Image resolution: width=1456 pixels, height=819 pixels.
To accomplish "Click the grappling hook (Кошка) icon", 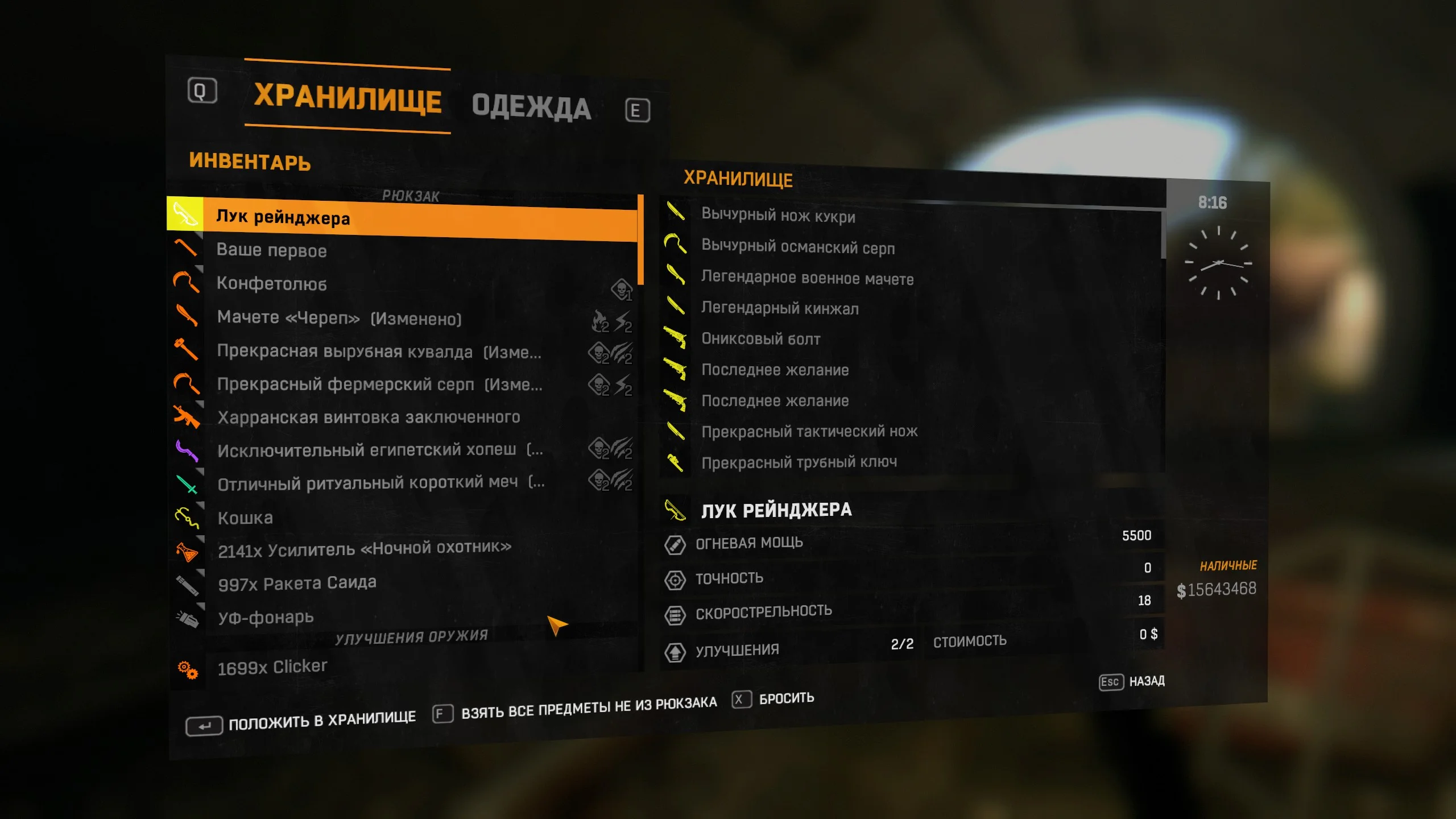I will click(186, 517).
